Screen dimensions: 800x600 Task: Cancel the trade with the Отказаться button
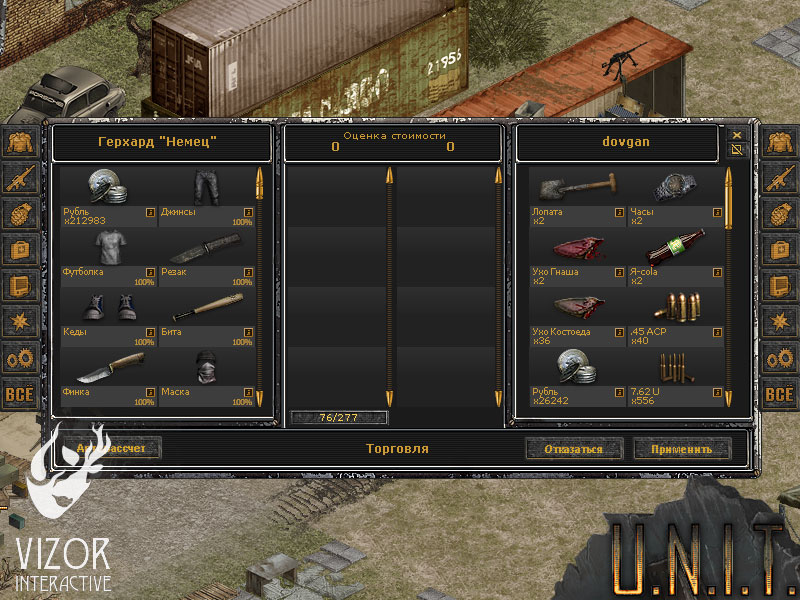click(x=574, y=449)
